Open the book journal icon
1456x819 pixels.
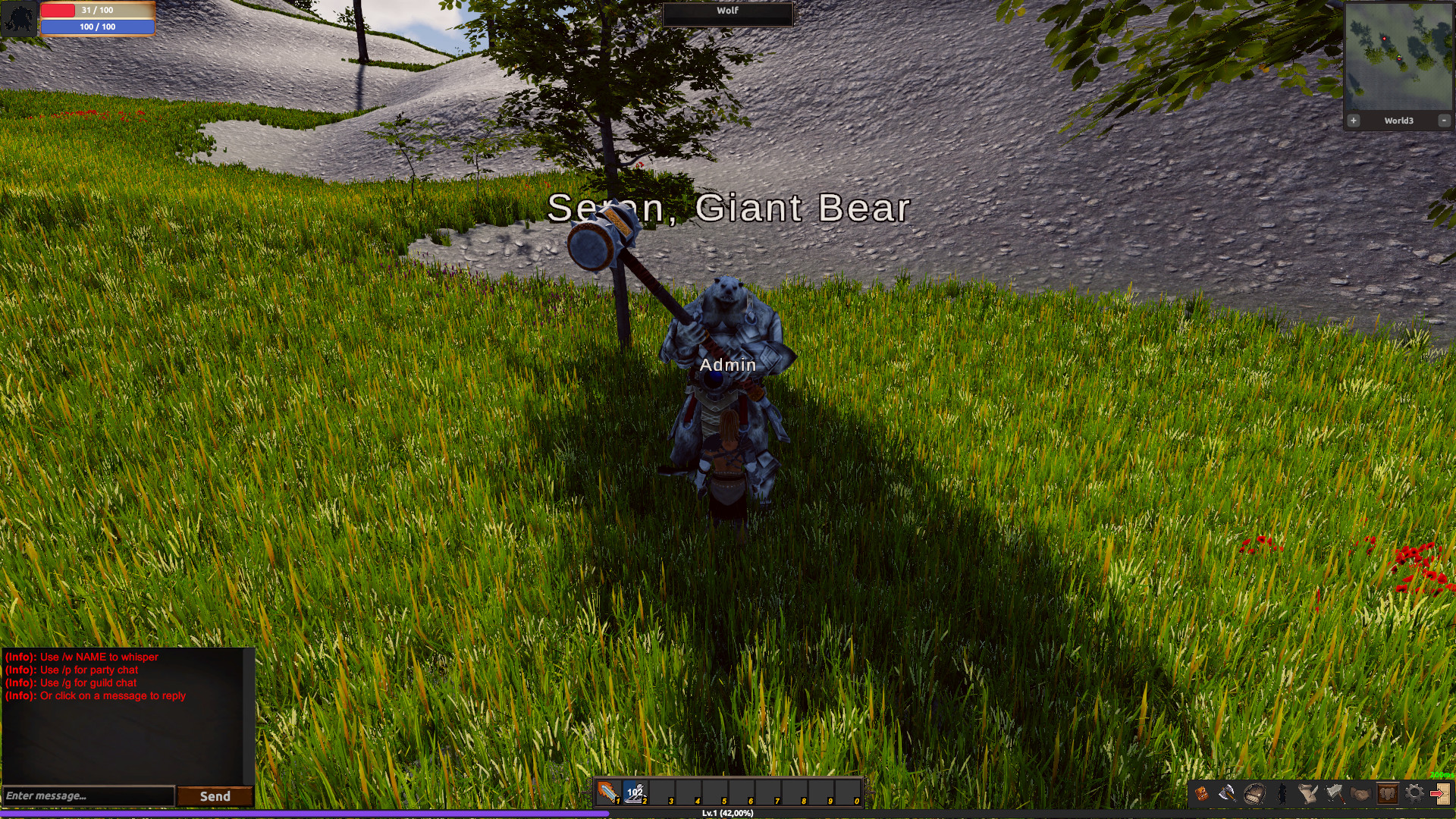1254,792
